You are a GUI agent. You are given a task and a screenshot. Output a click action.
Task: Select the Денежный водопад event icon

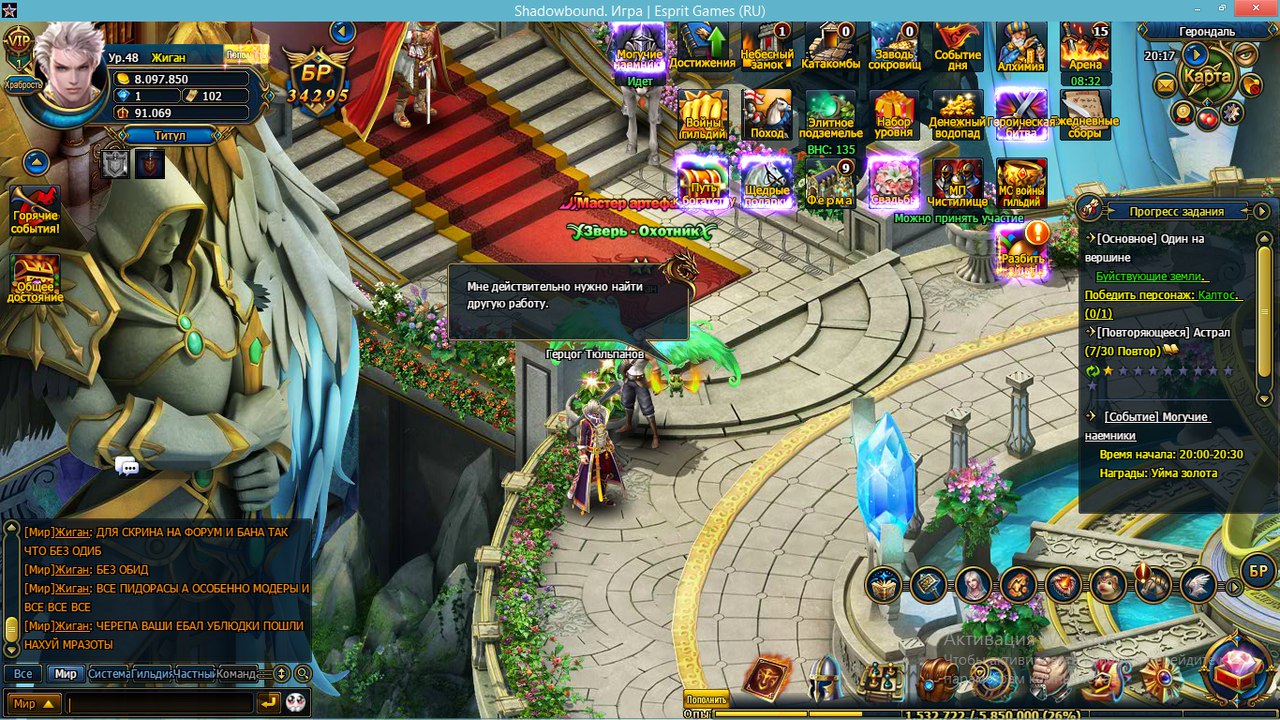(x=958, y=114)
